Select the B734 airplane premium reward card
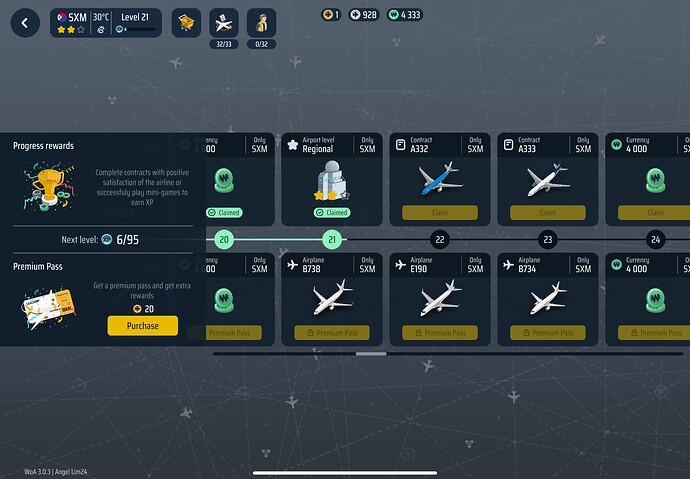Viewport: 690px width, 479px height. coord(547,298)
